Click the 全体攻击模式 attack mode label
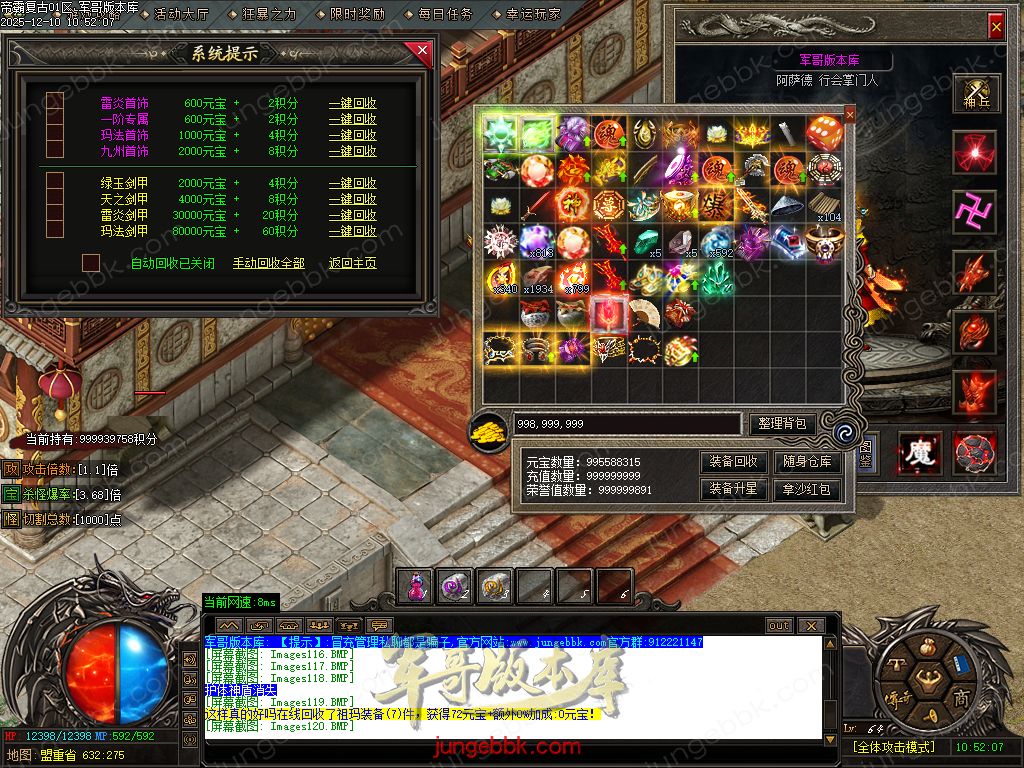Screen dimensions: 1024x768 pyautogui.click(x=893, y=746)
